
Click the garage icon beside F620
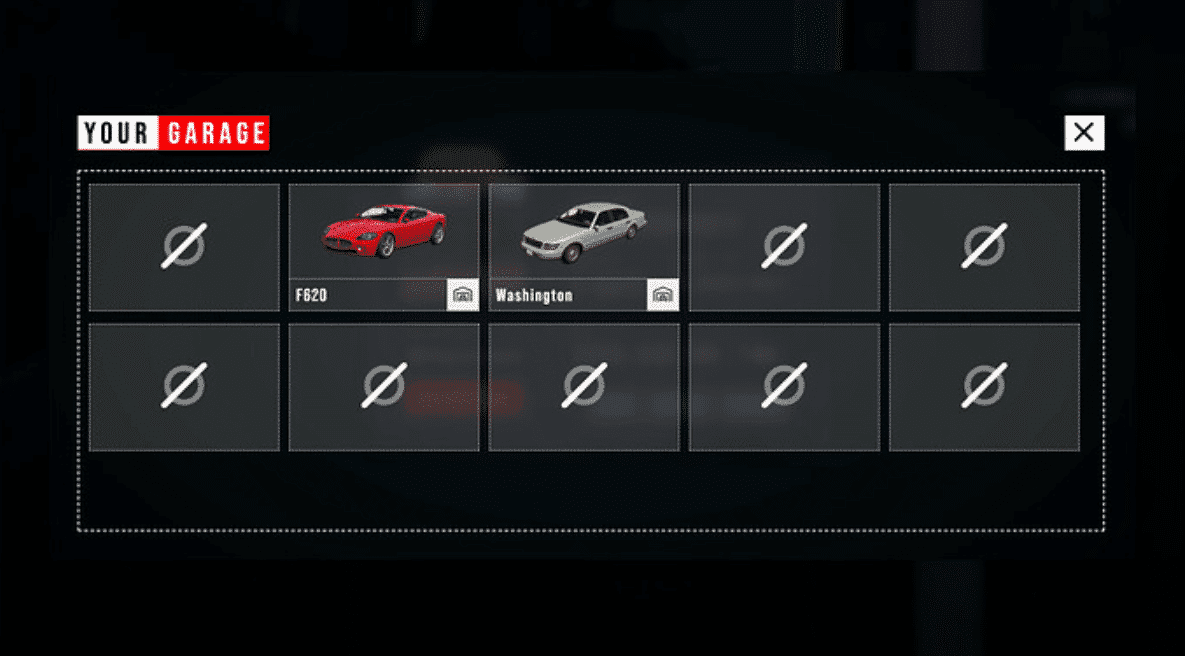463,295
